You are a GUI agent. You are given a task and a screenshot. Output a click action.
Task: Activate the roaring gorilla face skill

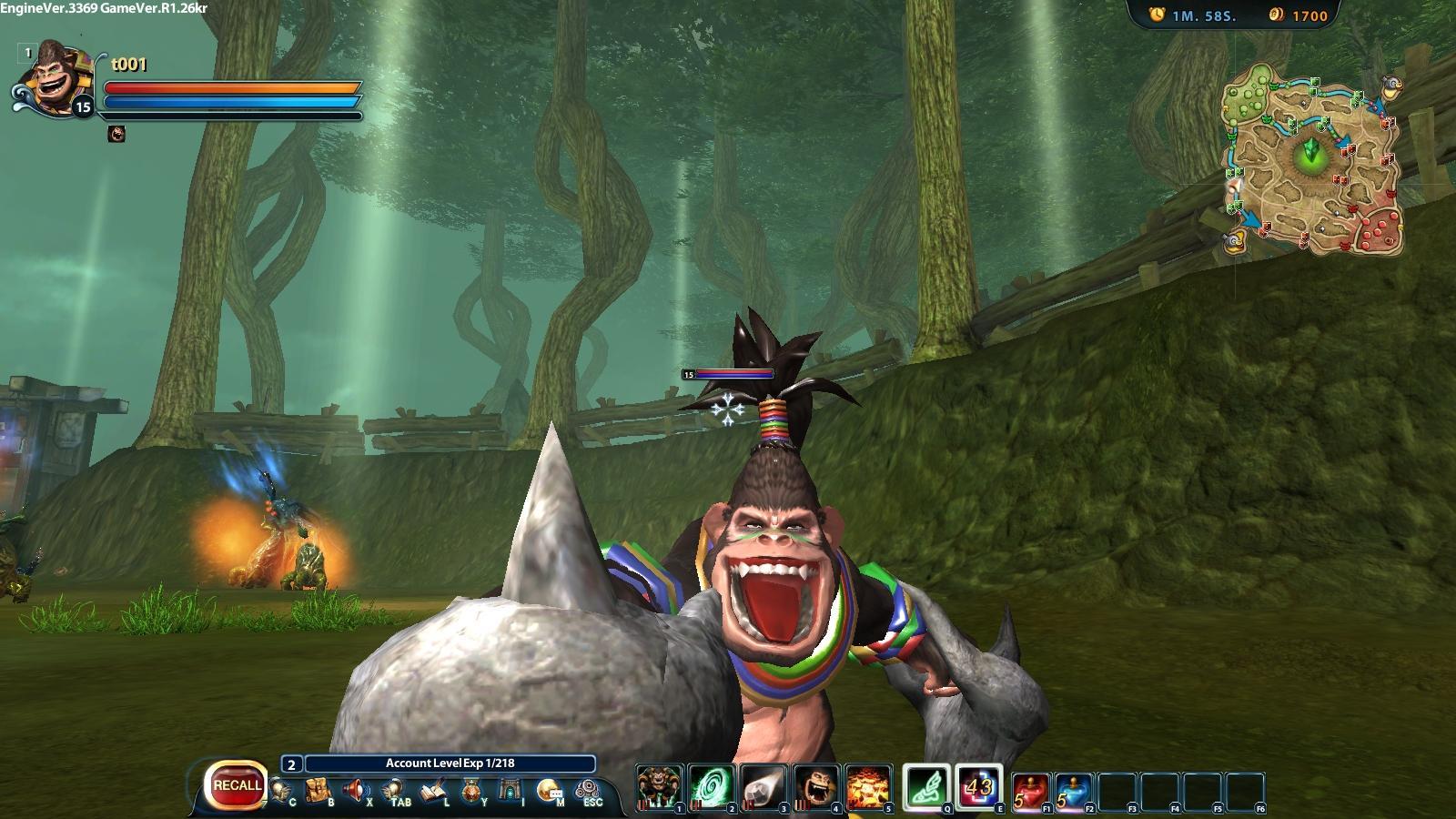[816, 787]
